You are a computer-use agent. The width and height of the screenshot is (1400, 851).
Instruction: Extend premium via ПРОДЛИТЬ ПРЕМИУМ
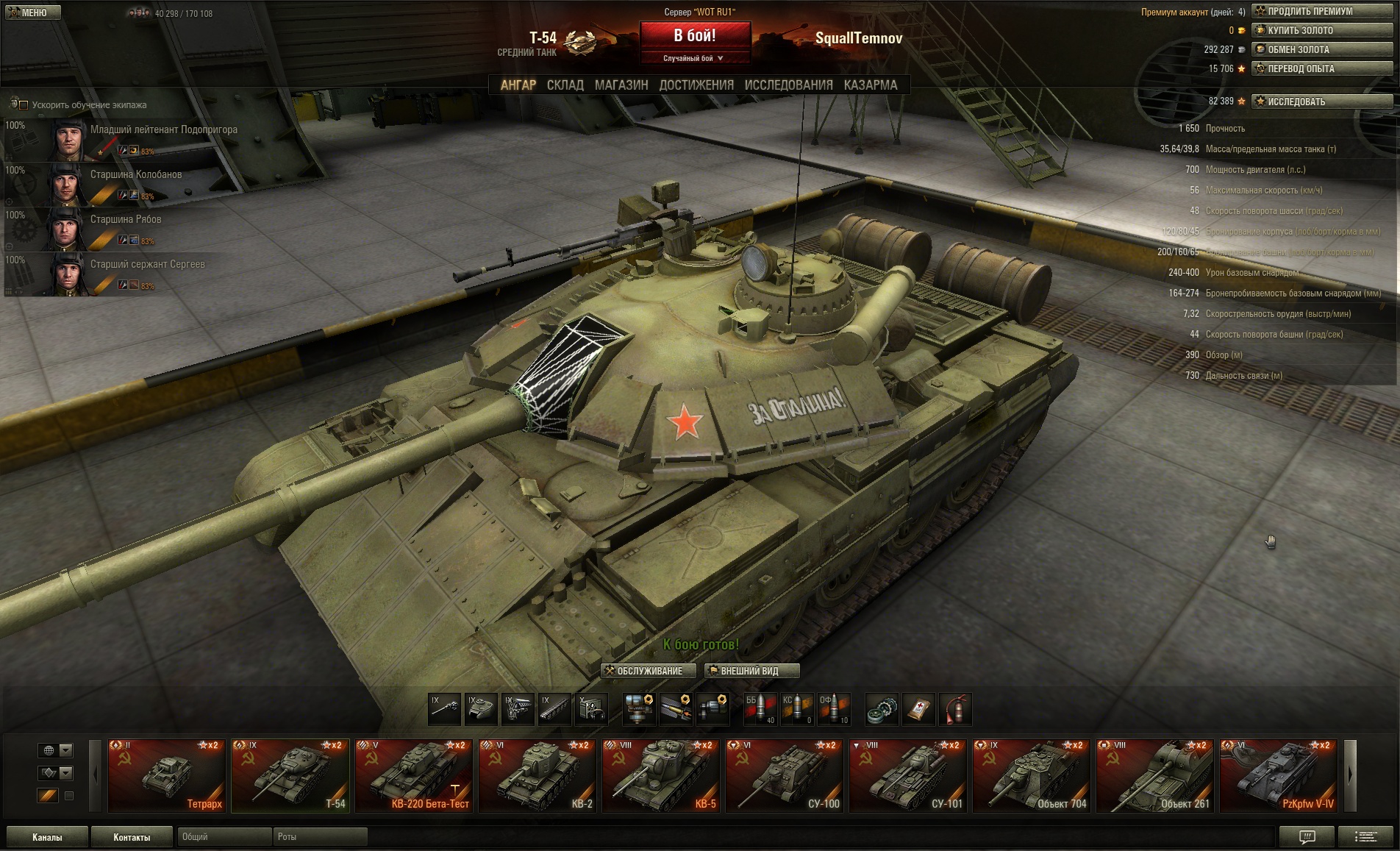pos(1321,11)
